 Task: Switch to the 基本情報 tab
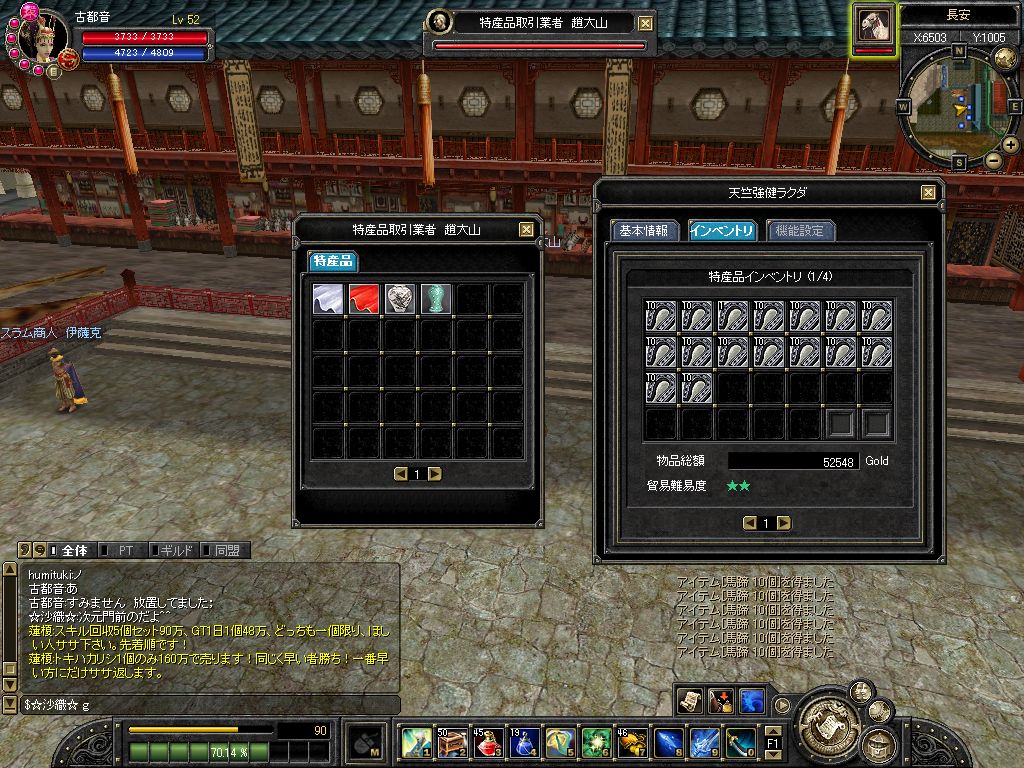tap(646, 230)
